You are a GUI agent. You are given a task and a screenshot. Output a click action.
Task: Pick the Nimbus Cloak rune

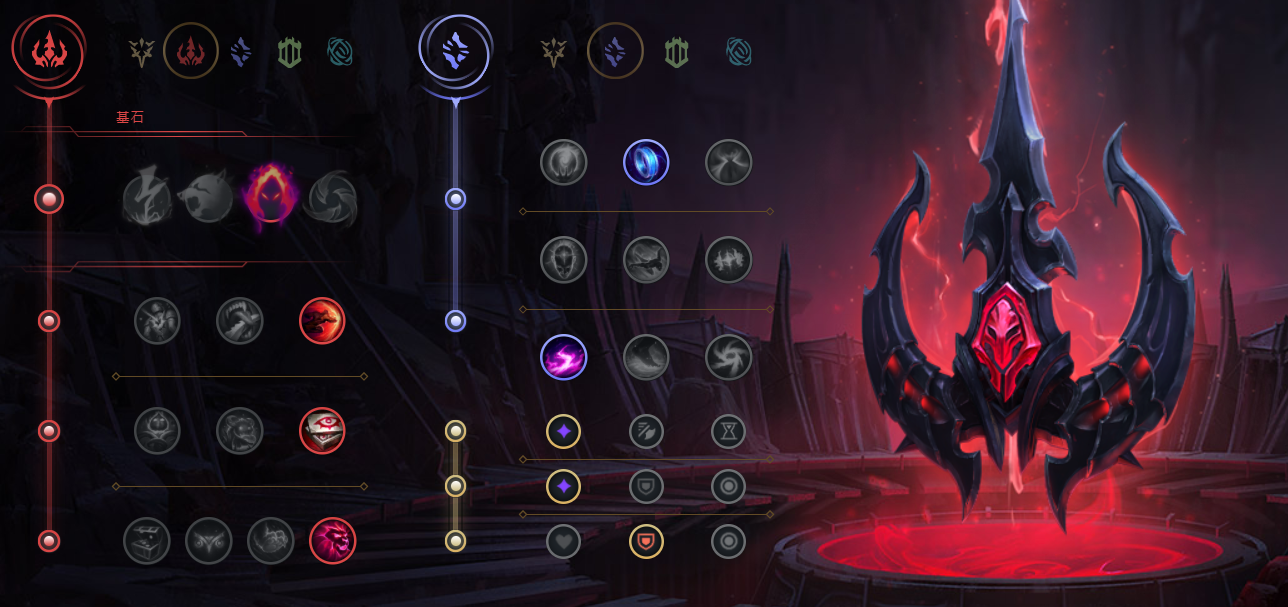click(x=728, y=162)
